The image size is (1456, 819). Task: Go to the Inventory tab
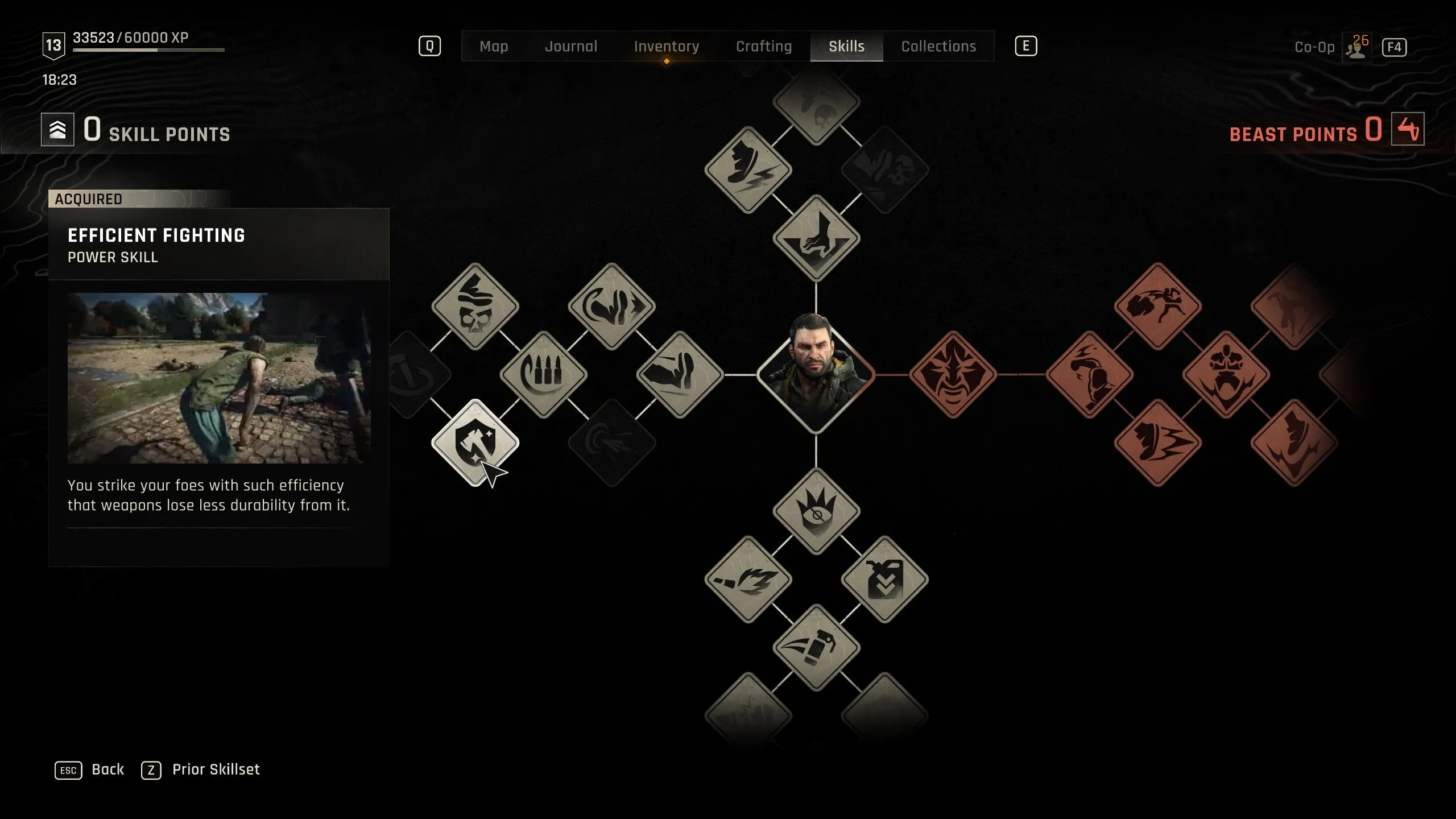click(666, 46)
